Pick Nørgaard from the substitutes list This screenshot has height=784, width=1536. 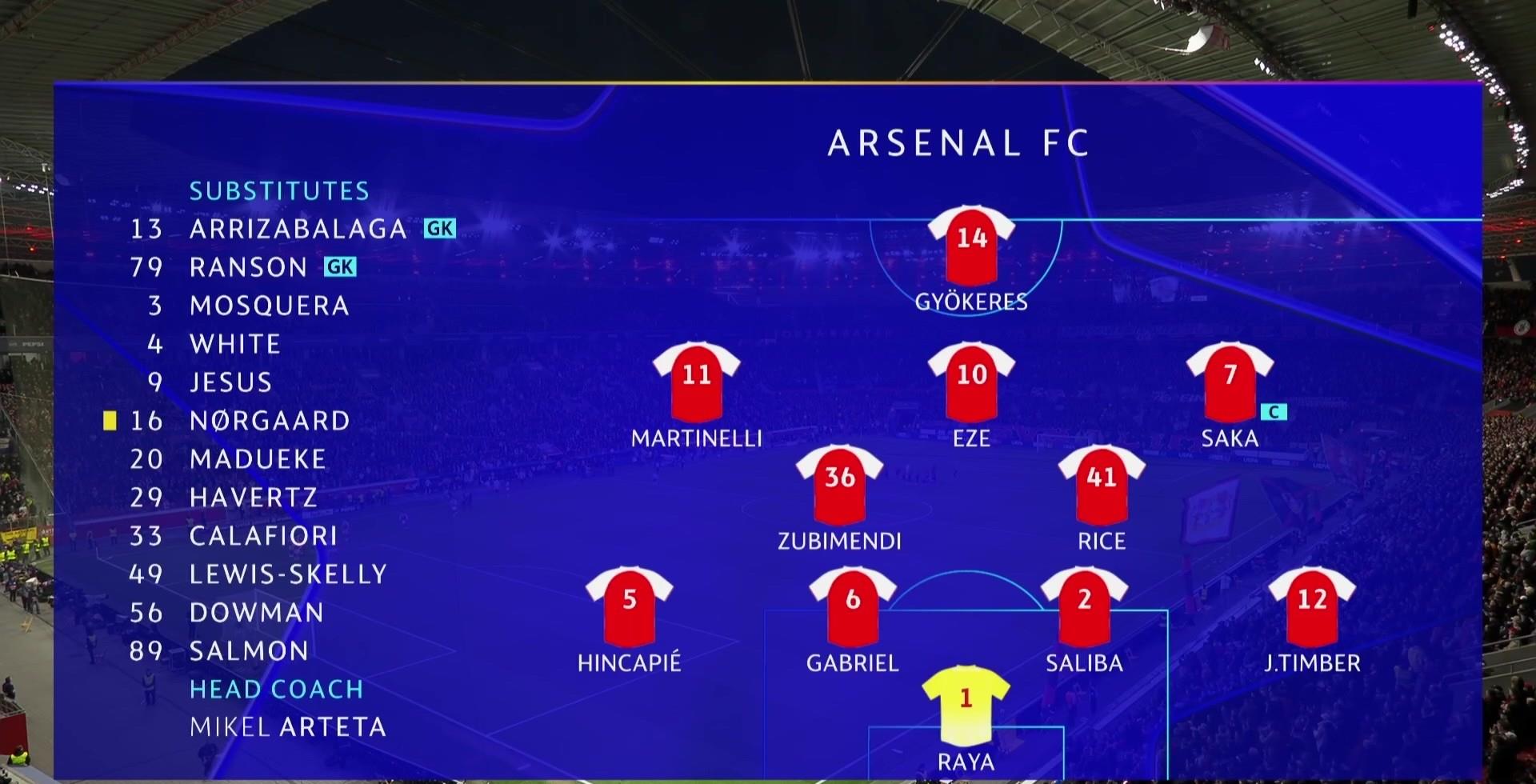[269, 421]
